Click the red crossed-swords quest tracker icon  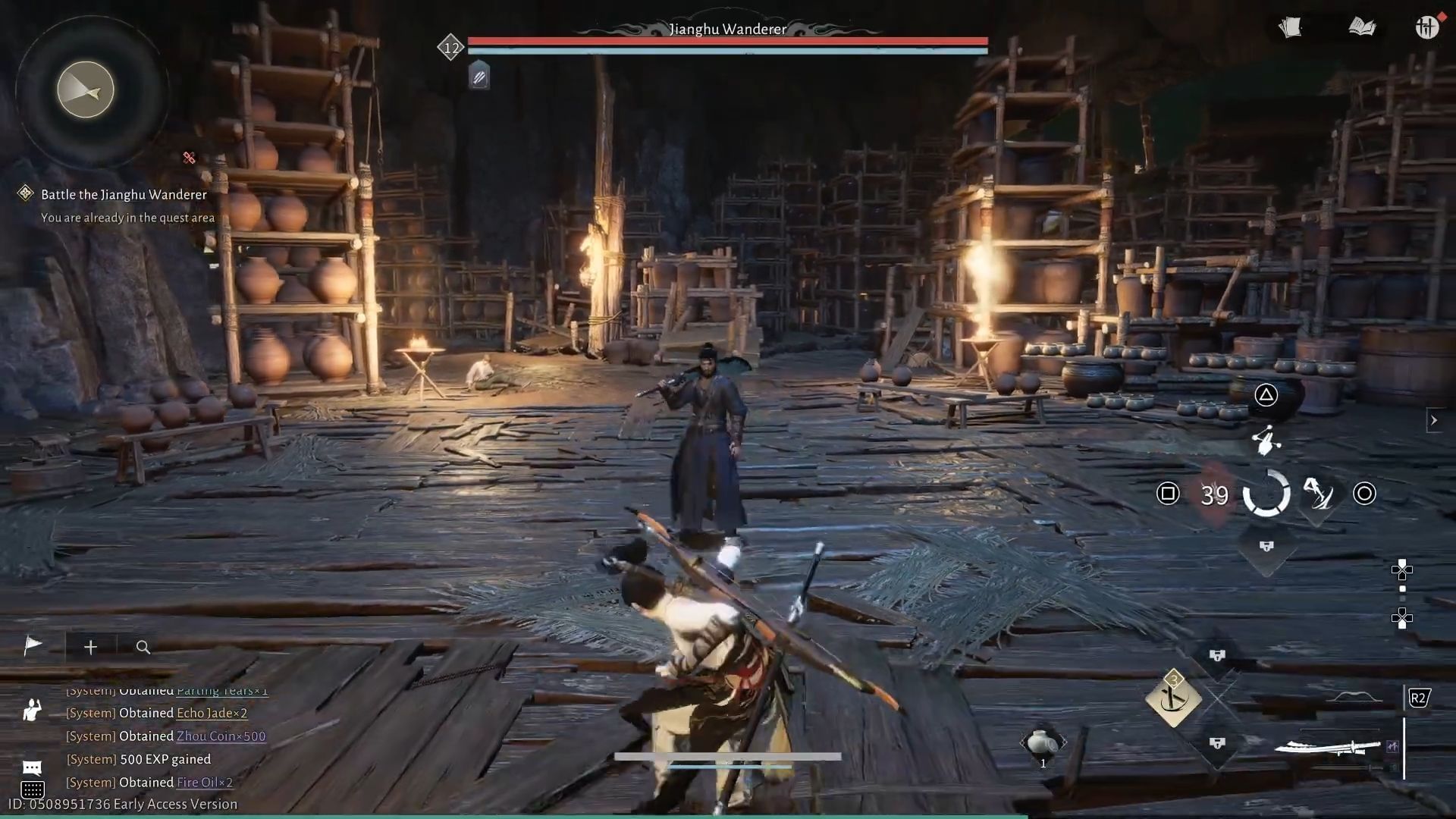189,158
